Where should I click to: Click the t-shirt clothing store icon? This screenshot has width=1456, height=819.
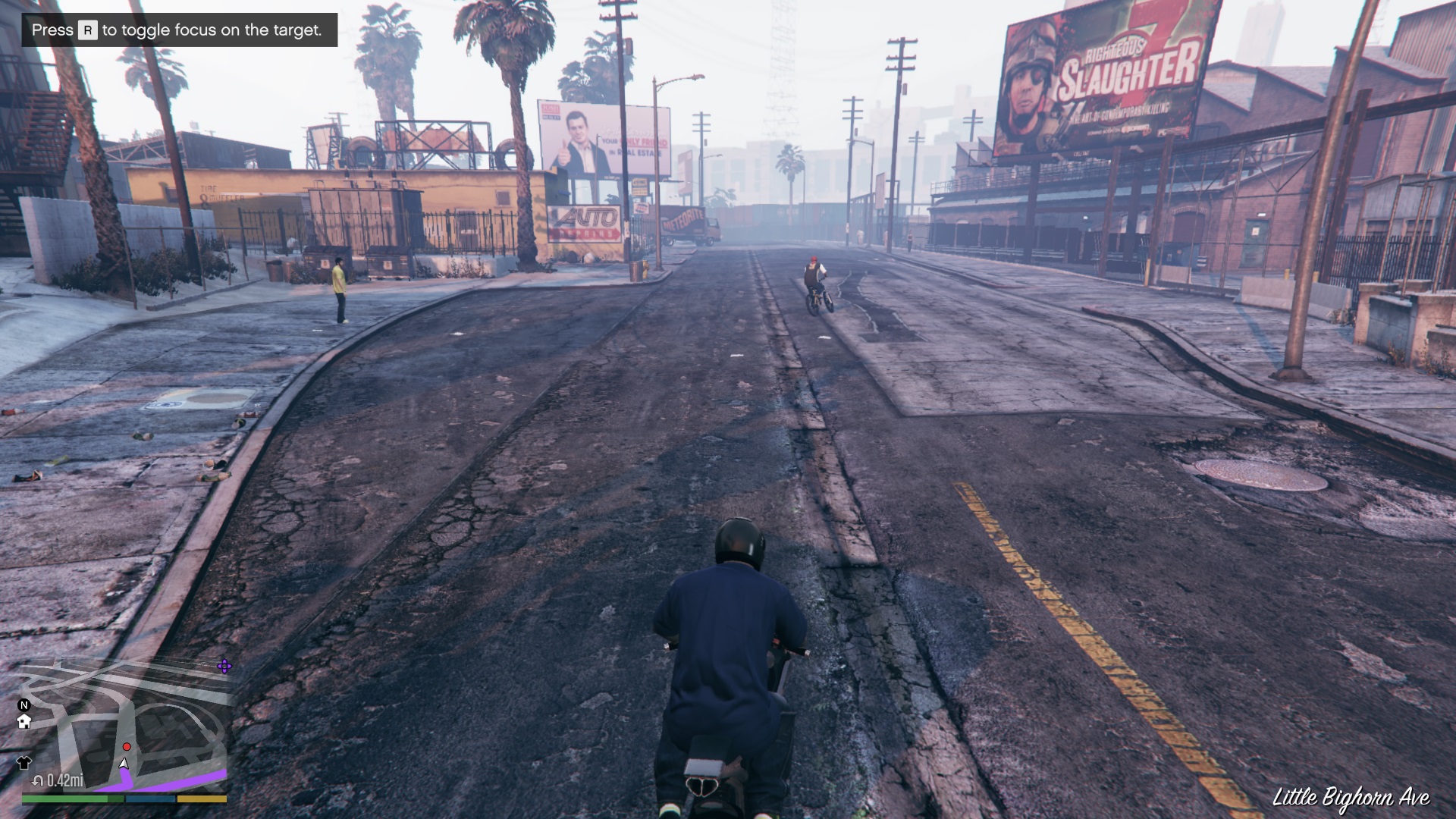pyautogui.click(x=25, y=763)
